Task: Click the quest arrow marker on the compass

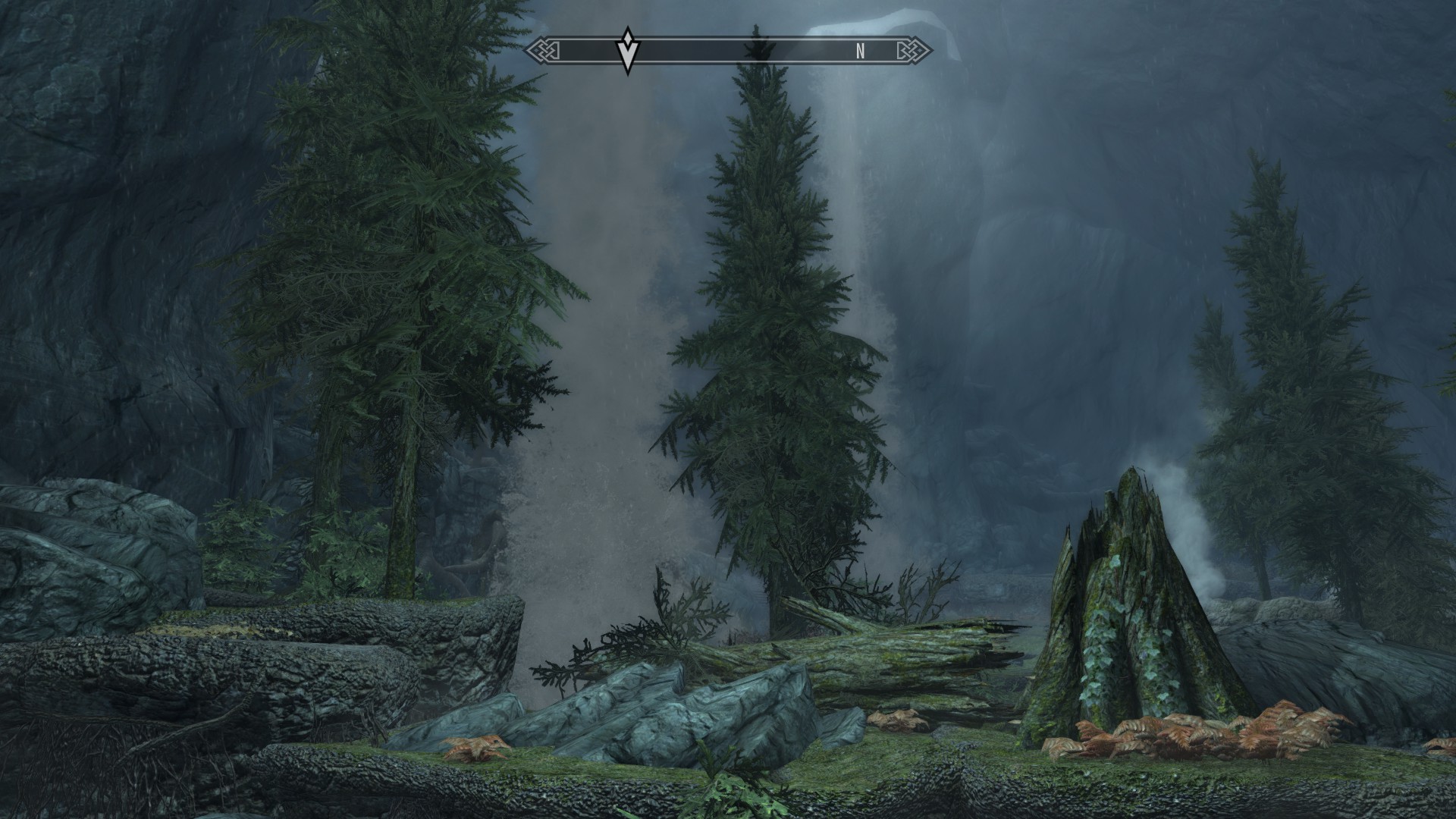Action: [x=627, y=50]
